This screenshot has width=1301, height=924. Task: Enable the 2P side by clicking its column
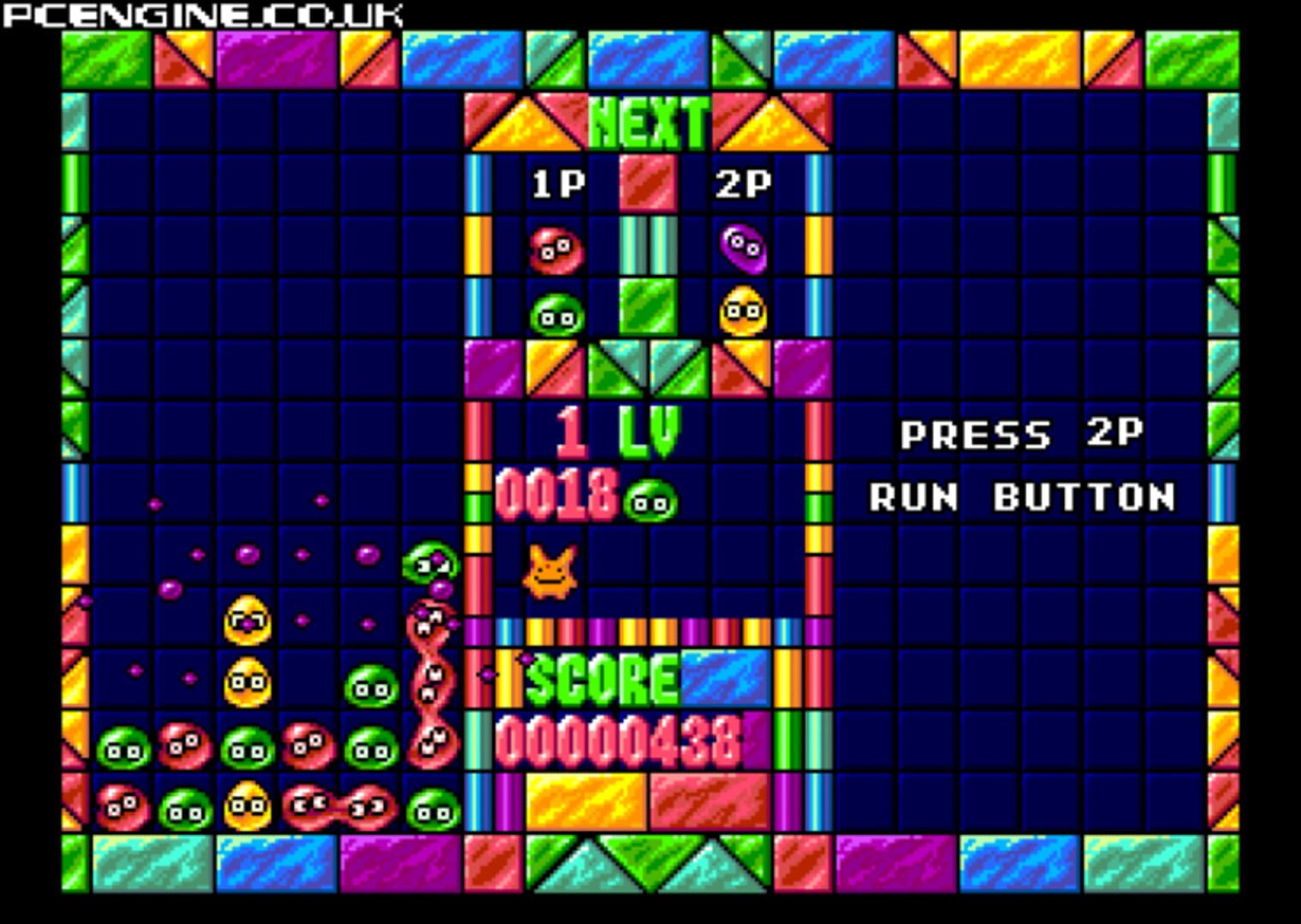741,248
